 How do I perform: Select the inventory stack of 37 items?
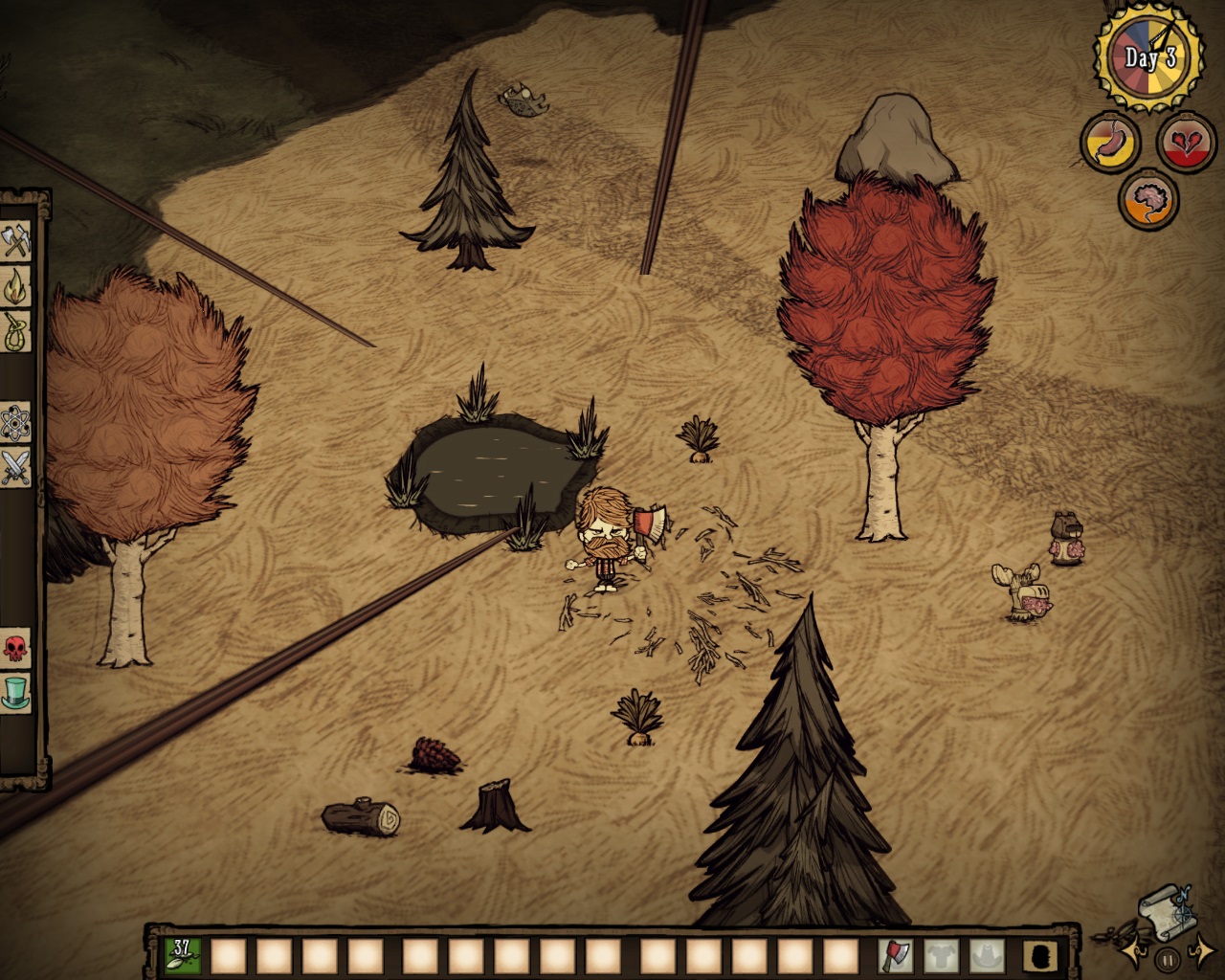pos(182,955)
